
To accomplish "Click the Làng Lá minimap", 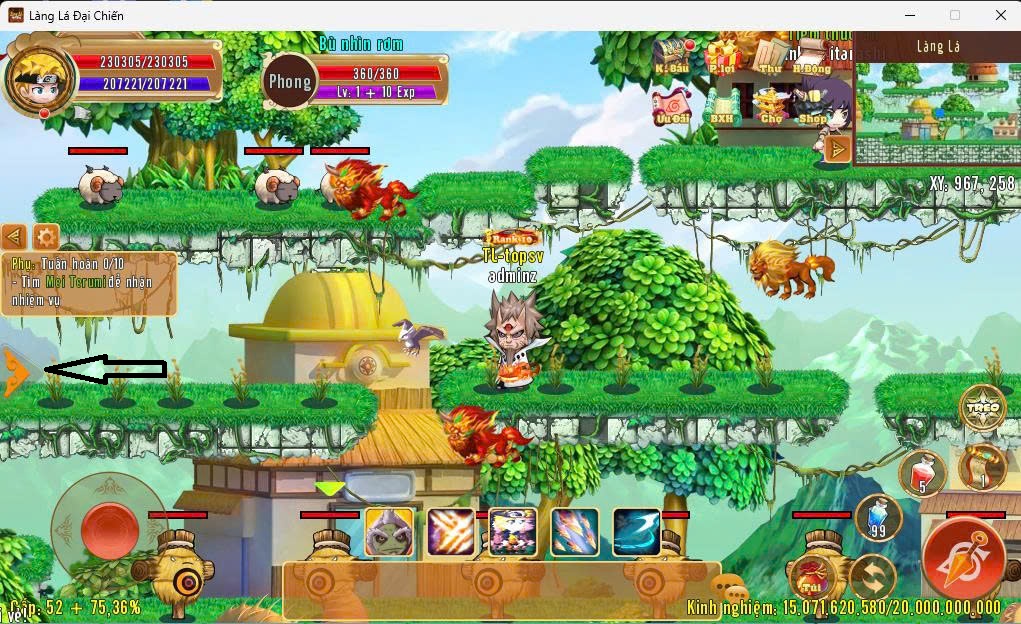I will (x=937, y=100).
